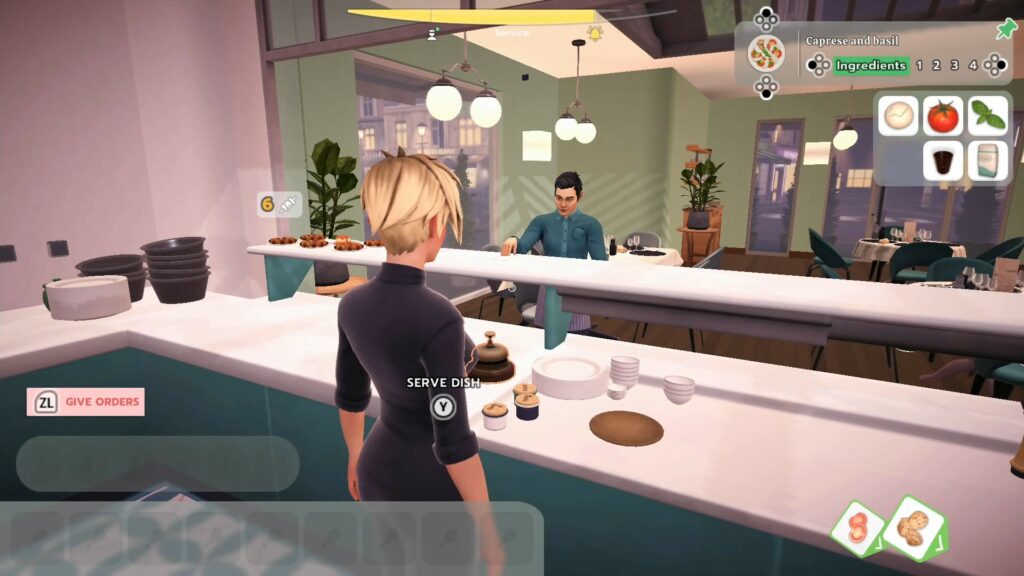1024x576 pixels.
Task: Select the flour bag ingredient icon
Action: pyautogui.click(x=988, y=160)
